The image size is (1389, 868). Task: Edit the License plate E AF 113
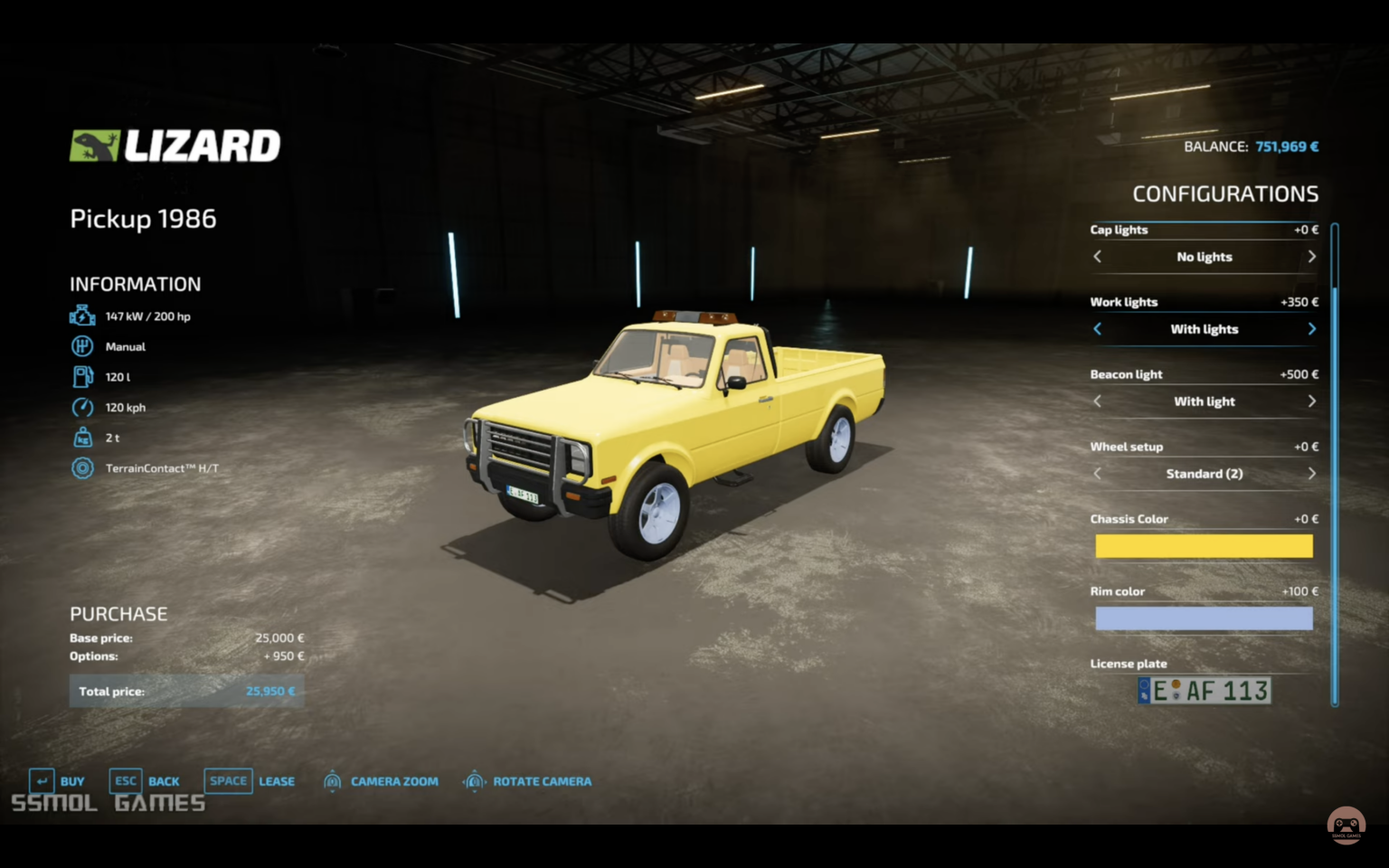[1204, 691]
